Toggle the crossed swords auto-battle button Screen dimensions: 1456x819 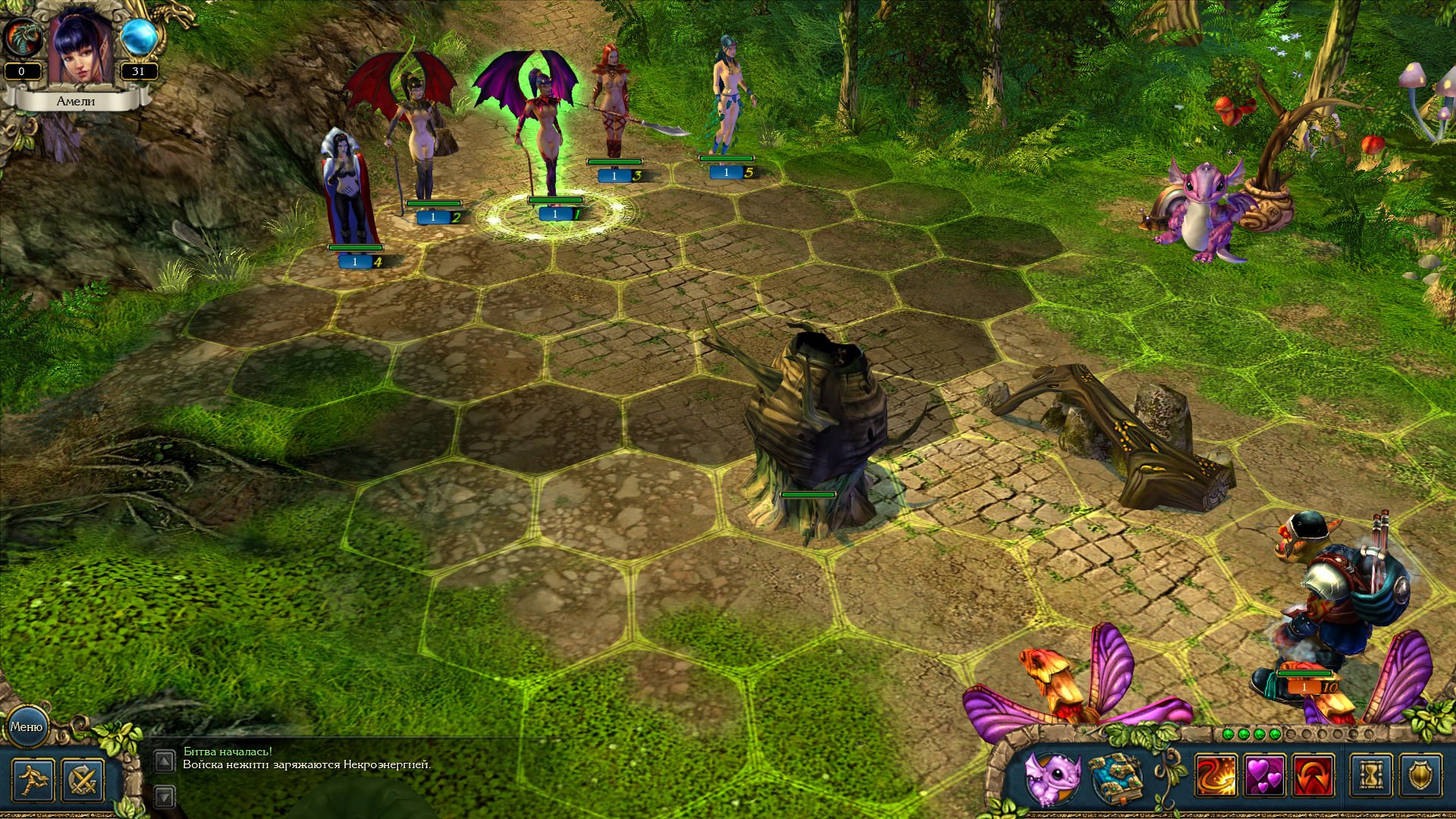pyautogui.click(x=82, y=780)
